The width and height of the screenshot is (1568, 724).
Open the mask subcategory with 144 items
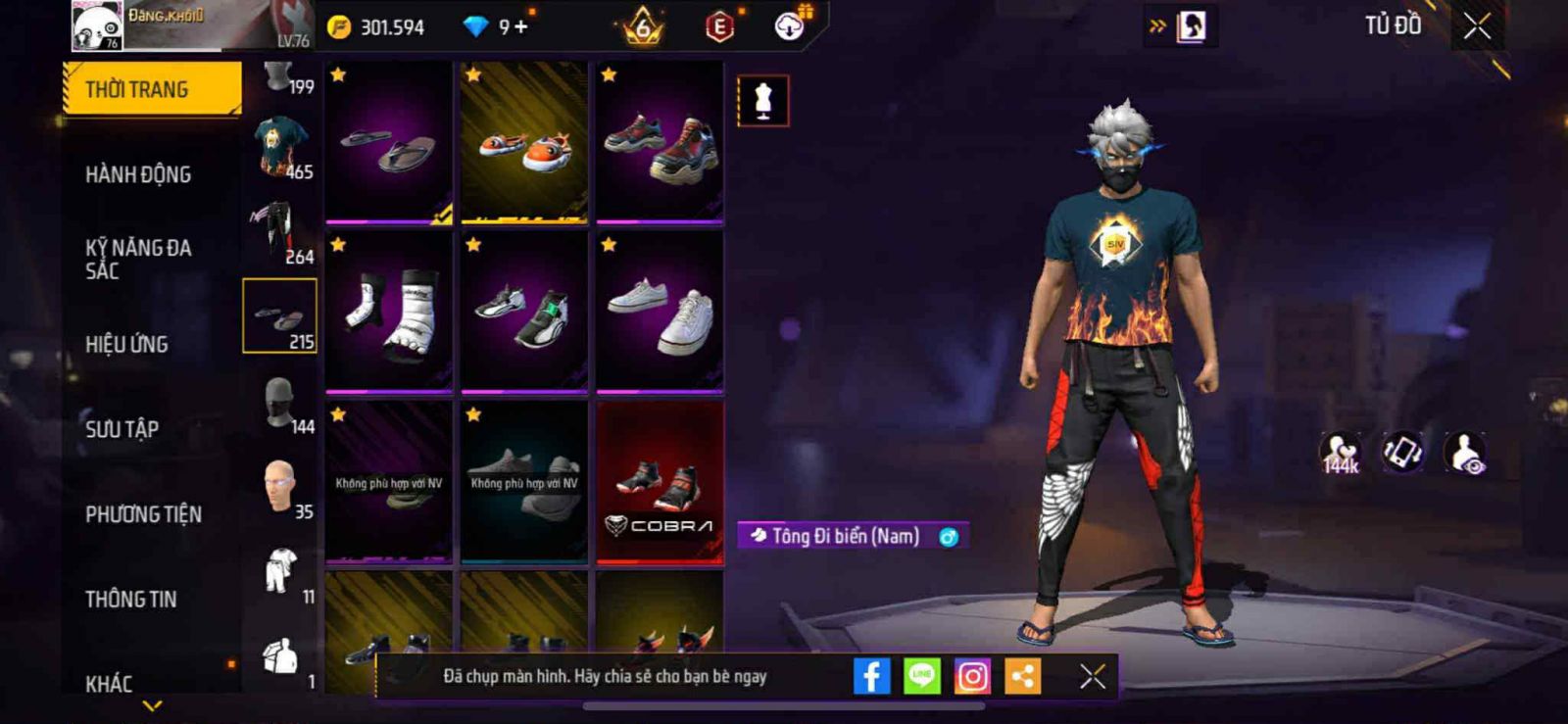point(280,402)
